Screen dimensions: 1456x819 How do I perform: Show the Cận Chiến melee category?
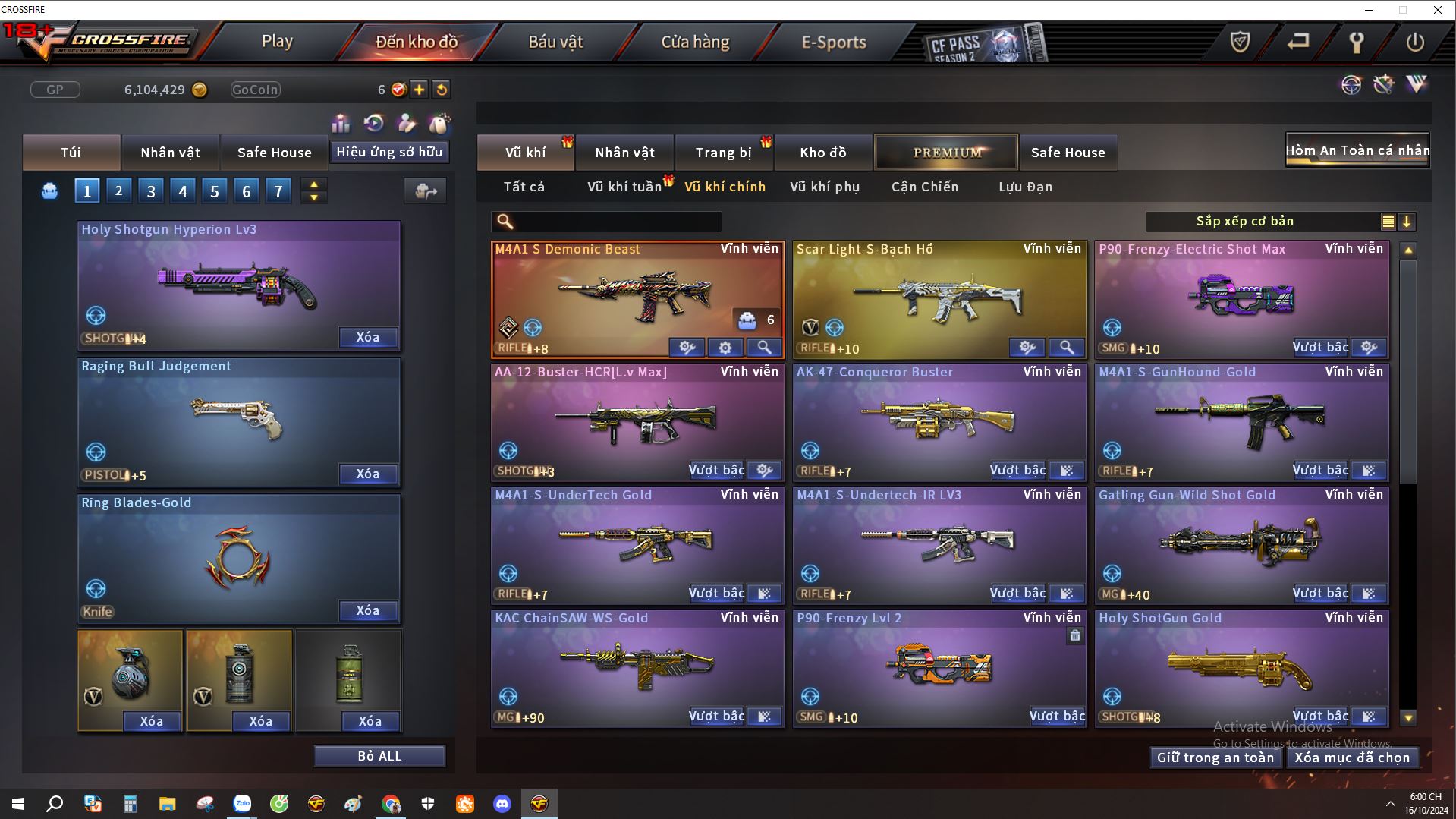[925, 187]
